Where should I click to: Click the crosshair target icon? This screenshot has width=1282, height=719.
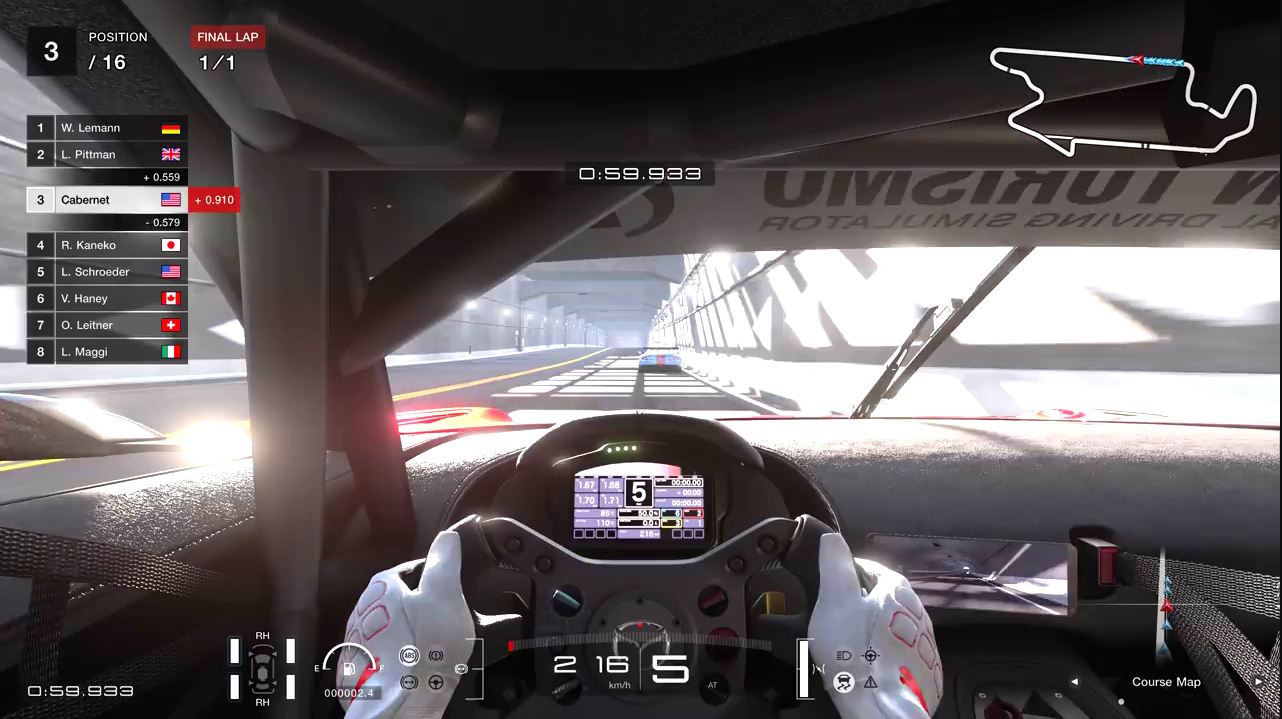point(870,656)
